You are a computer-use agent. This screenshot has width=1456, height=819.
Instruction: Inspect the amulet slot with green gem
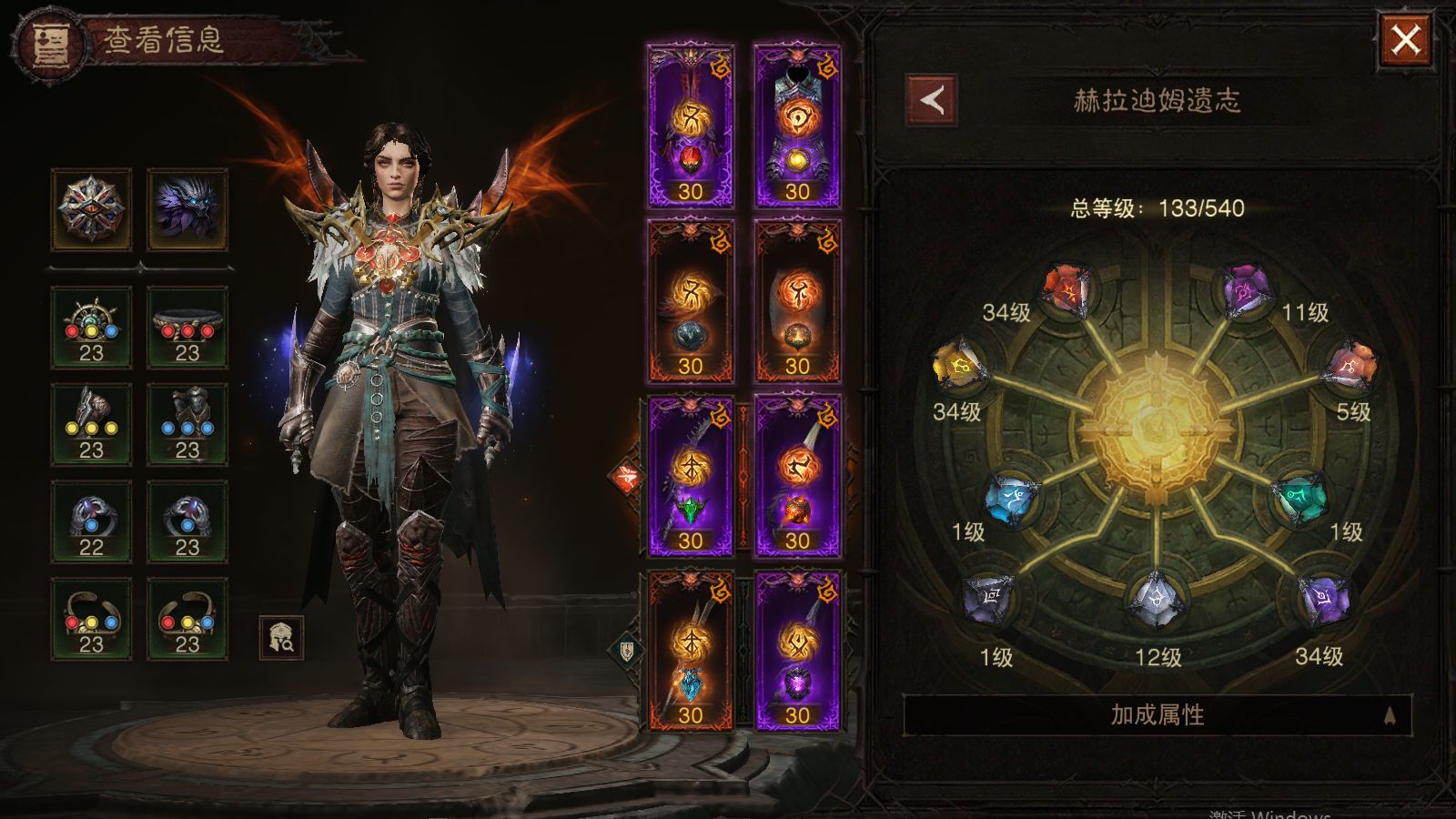click(x=91, y=328)
